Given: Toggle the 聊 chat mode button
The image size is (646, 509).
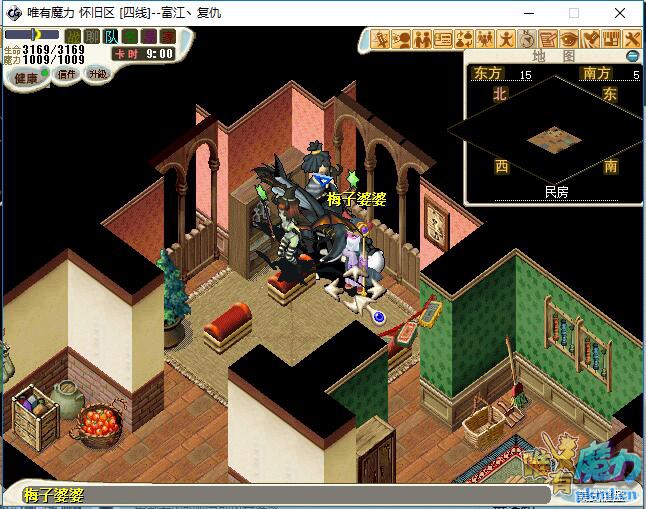Looking at the screenshot, I should pyautogui.click(x=91, y=37).
